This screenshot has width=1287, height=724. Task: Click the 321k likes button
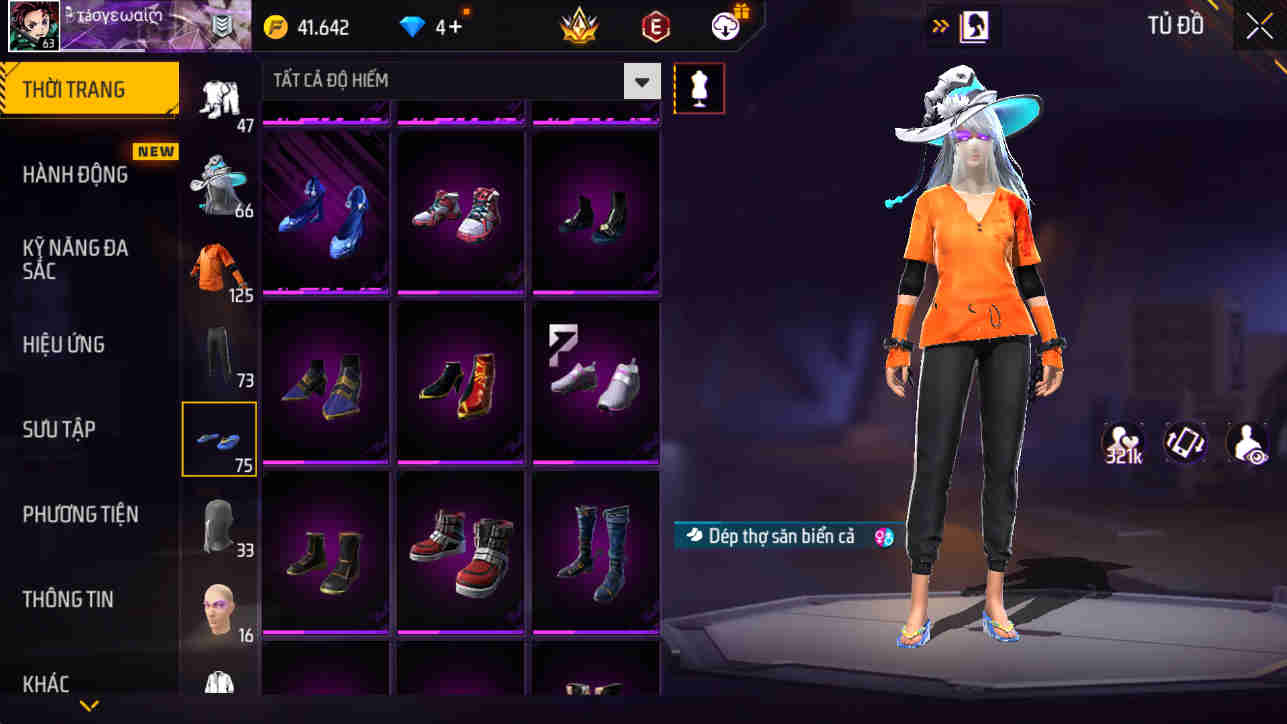click(1122, 444)
